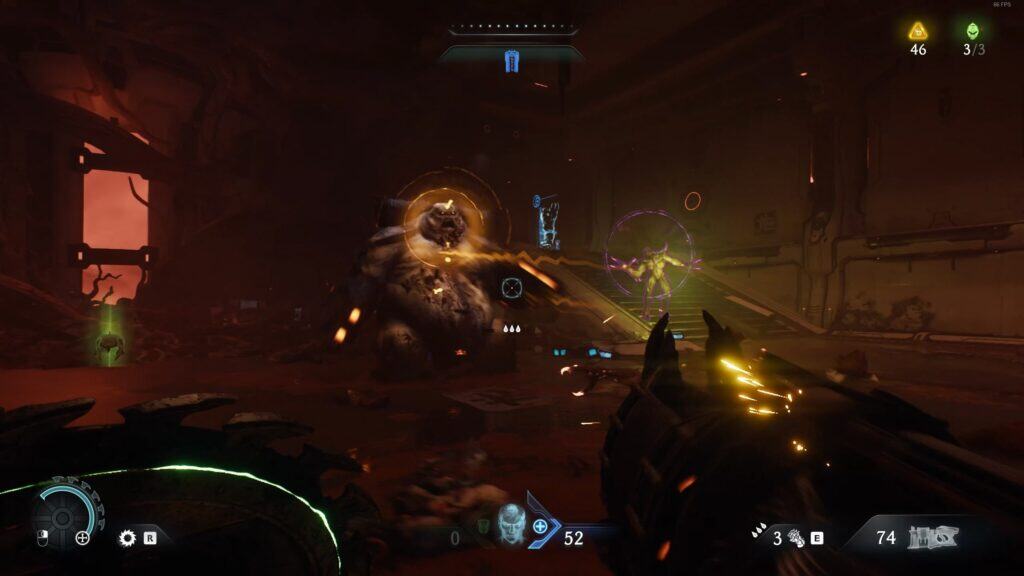The width and height of the screenshot is (1024, 576).
Task: Select the blue health cross icon
Action: click(541, 526)
